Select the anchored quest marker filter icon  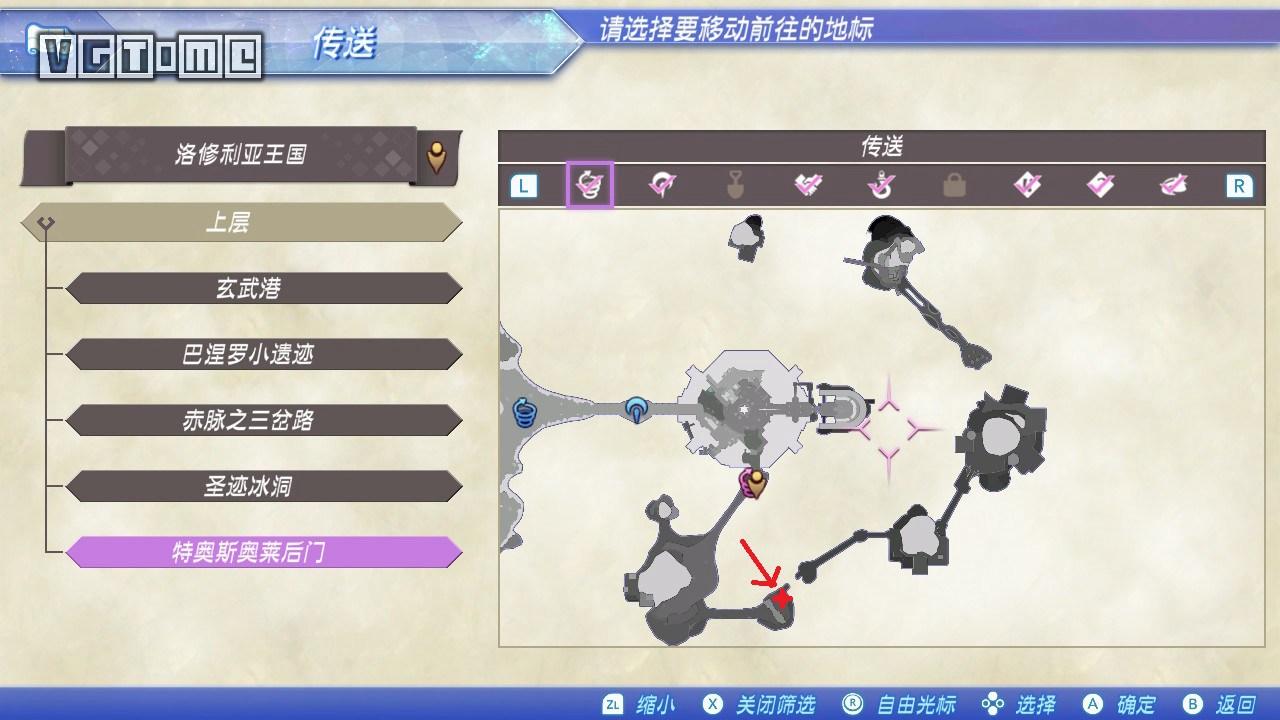point(881,184)
